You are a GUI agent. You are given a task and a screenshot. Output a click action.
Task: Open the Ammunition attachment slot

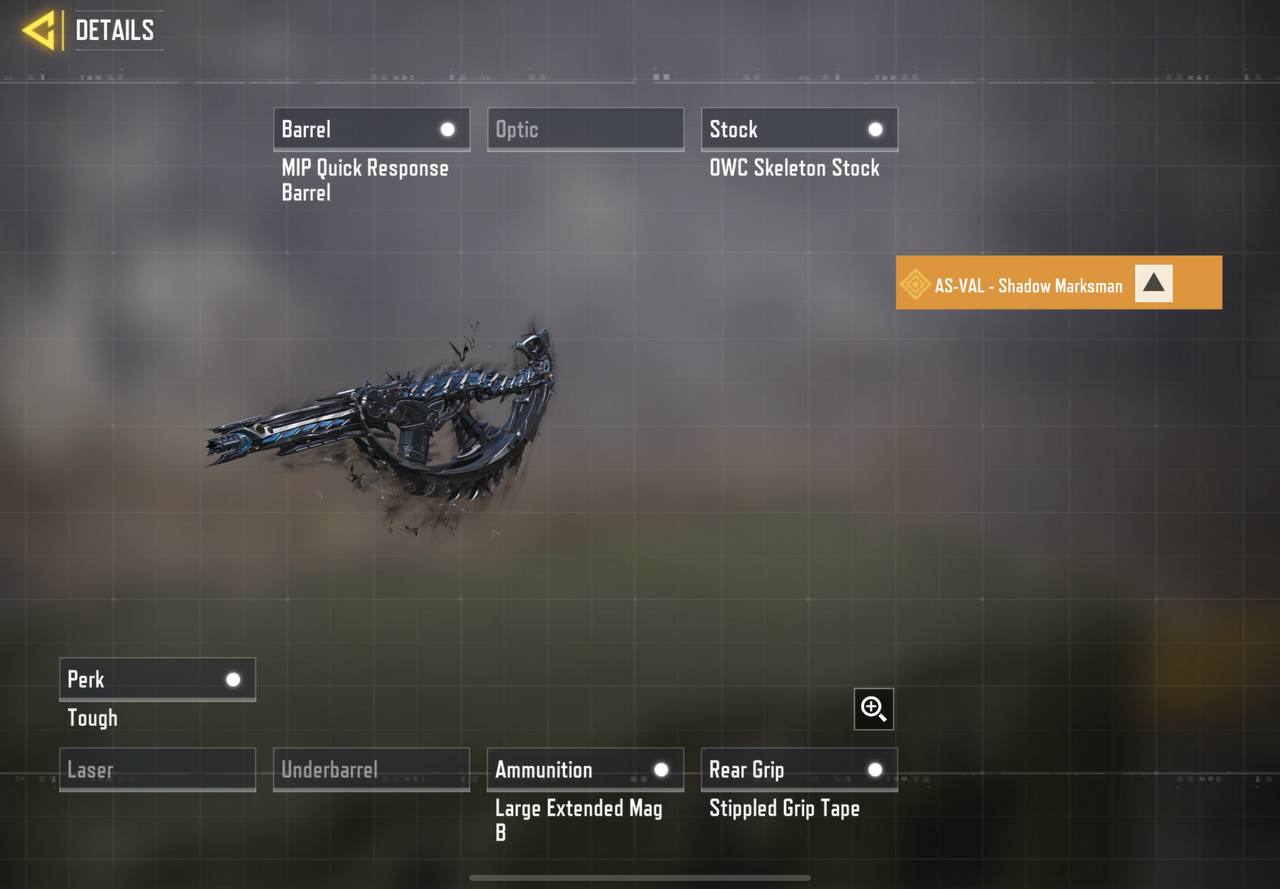pyautogui.click(x=585, y=770)
